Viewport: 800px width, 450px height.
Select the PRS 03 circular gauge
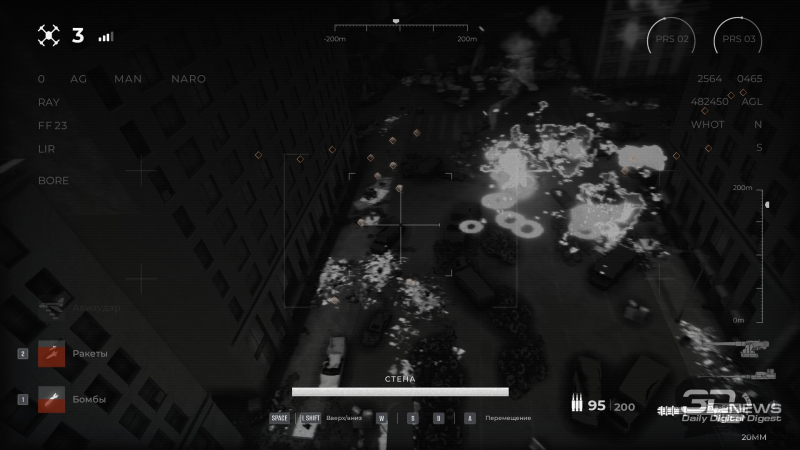(x=738, y=40)
